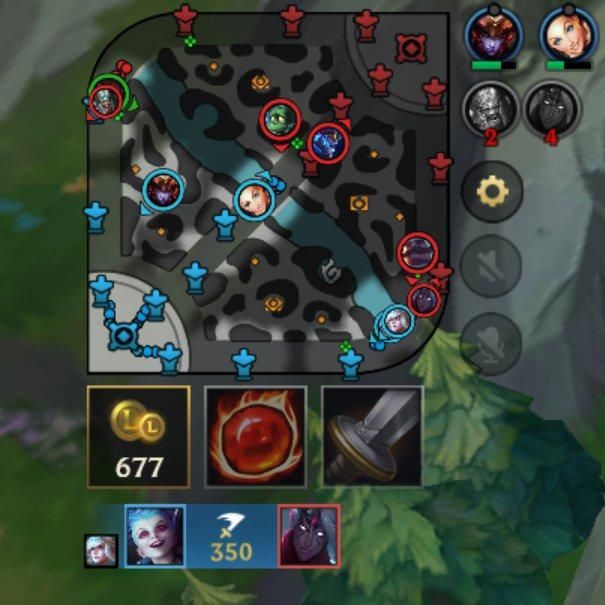Tap the green-faced enemy champion on minimap
This screenshot has height=605, width=605.
coord(282,119)
